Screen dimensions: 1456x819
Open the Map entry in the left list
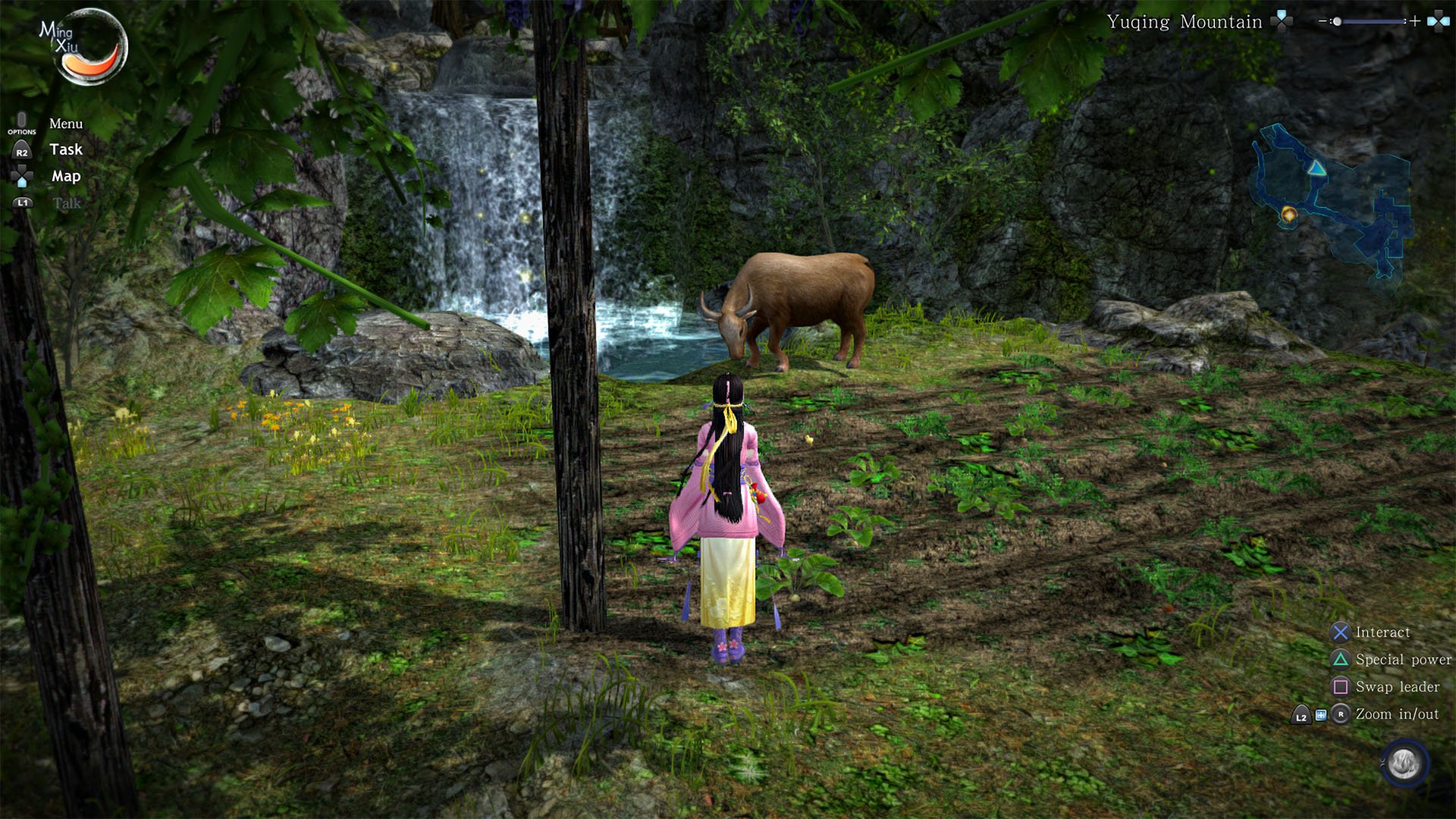65,175
